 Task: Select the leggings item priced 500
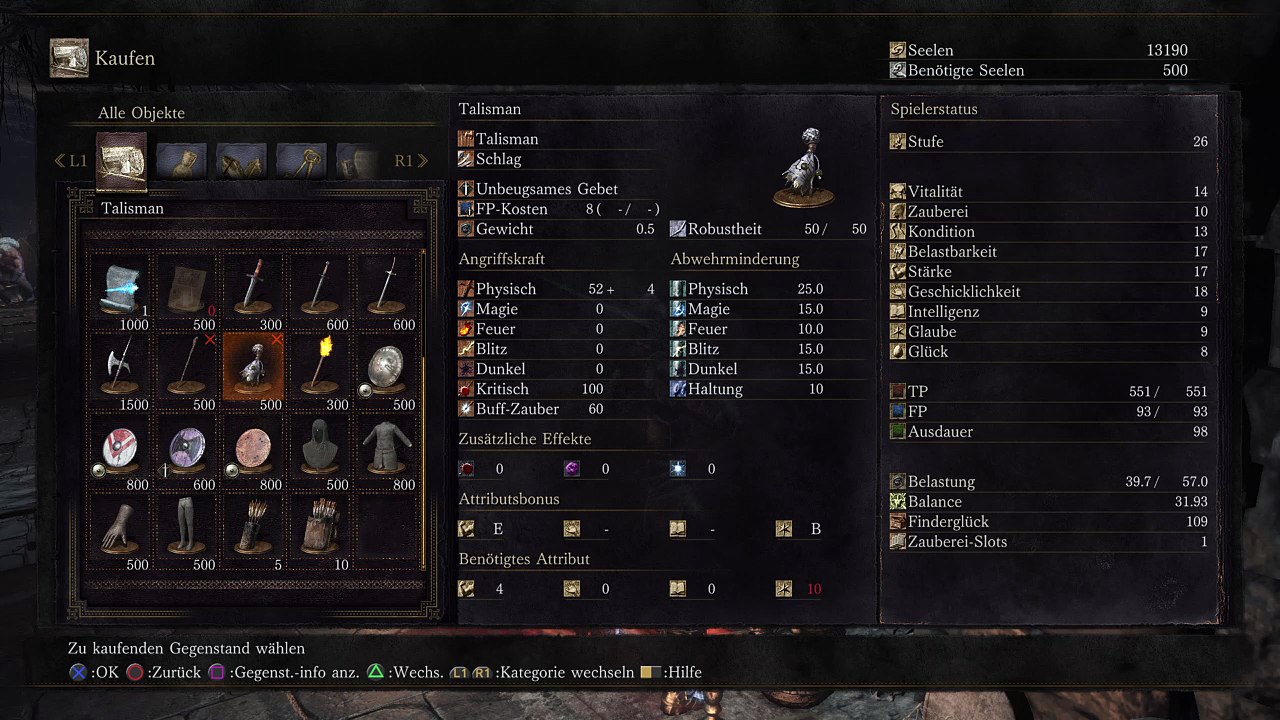point(186,528)
